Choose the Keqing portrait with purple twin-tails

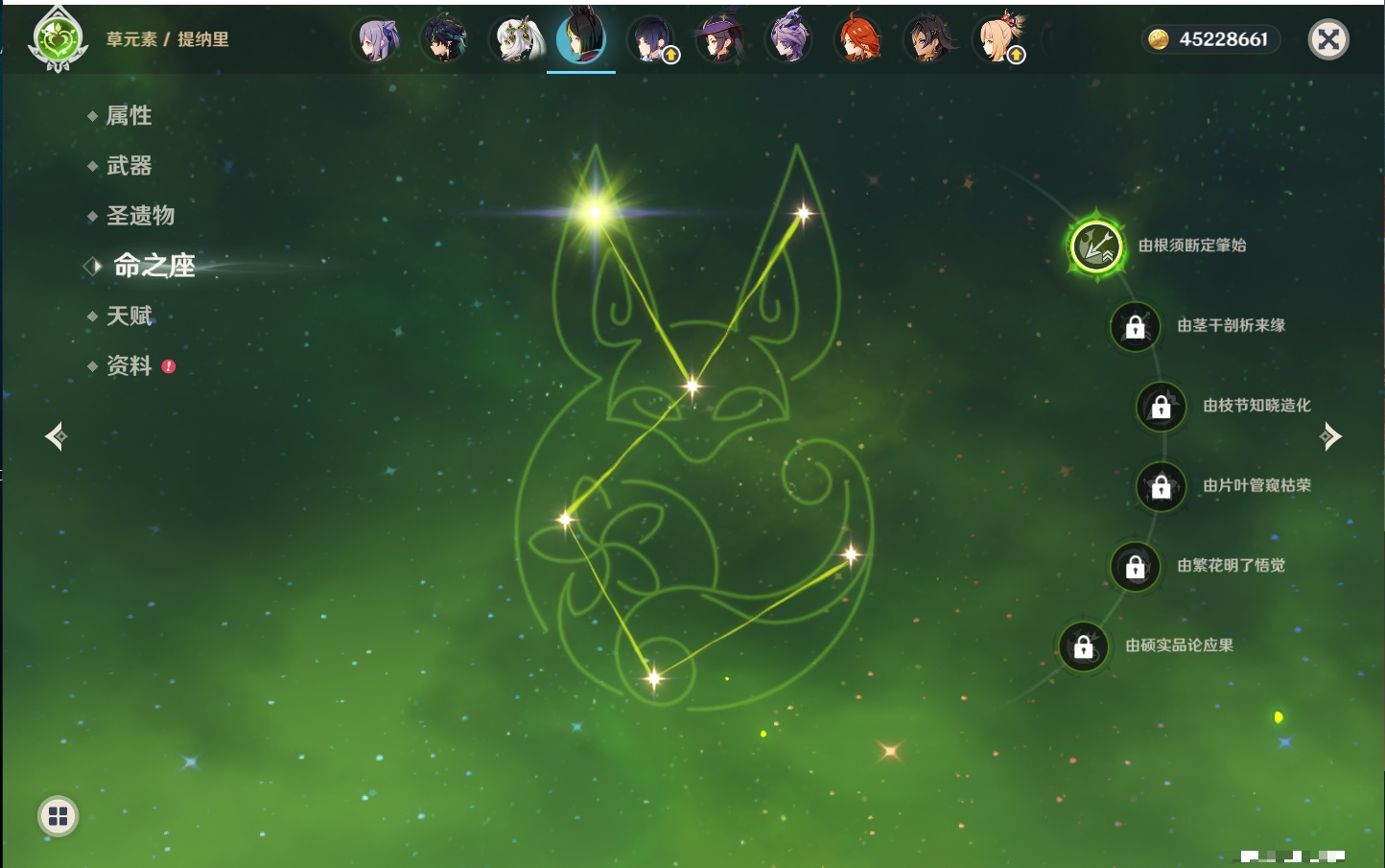[376, 39]
